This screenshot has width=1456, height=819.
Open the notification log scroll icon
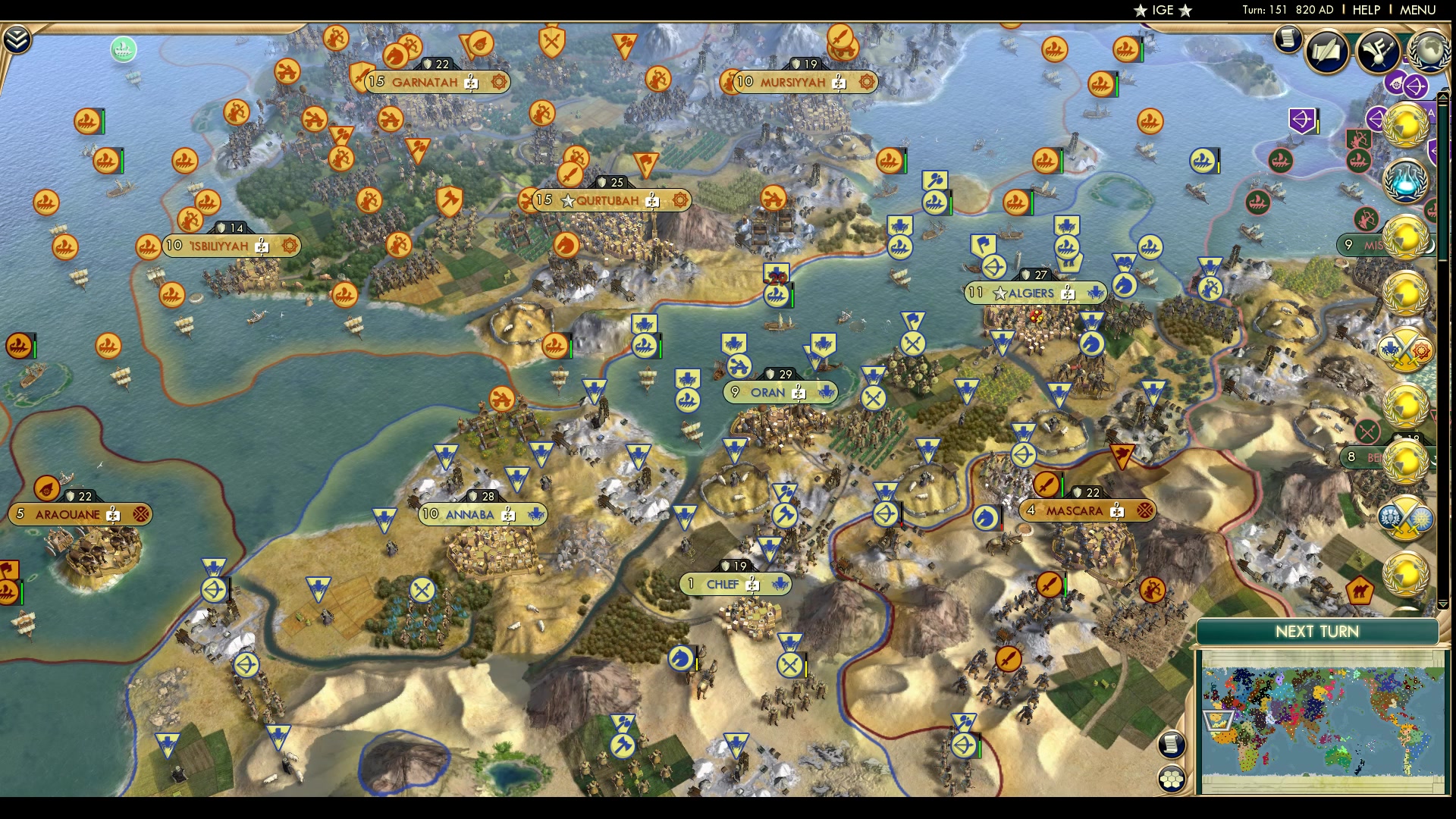1287,39
